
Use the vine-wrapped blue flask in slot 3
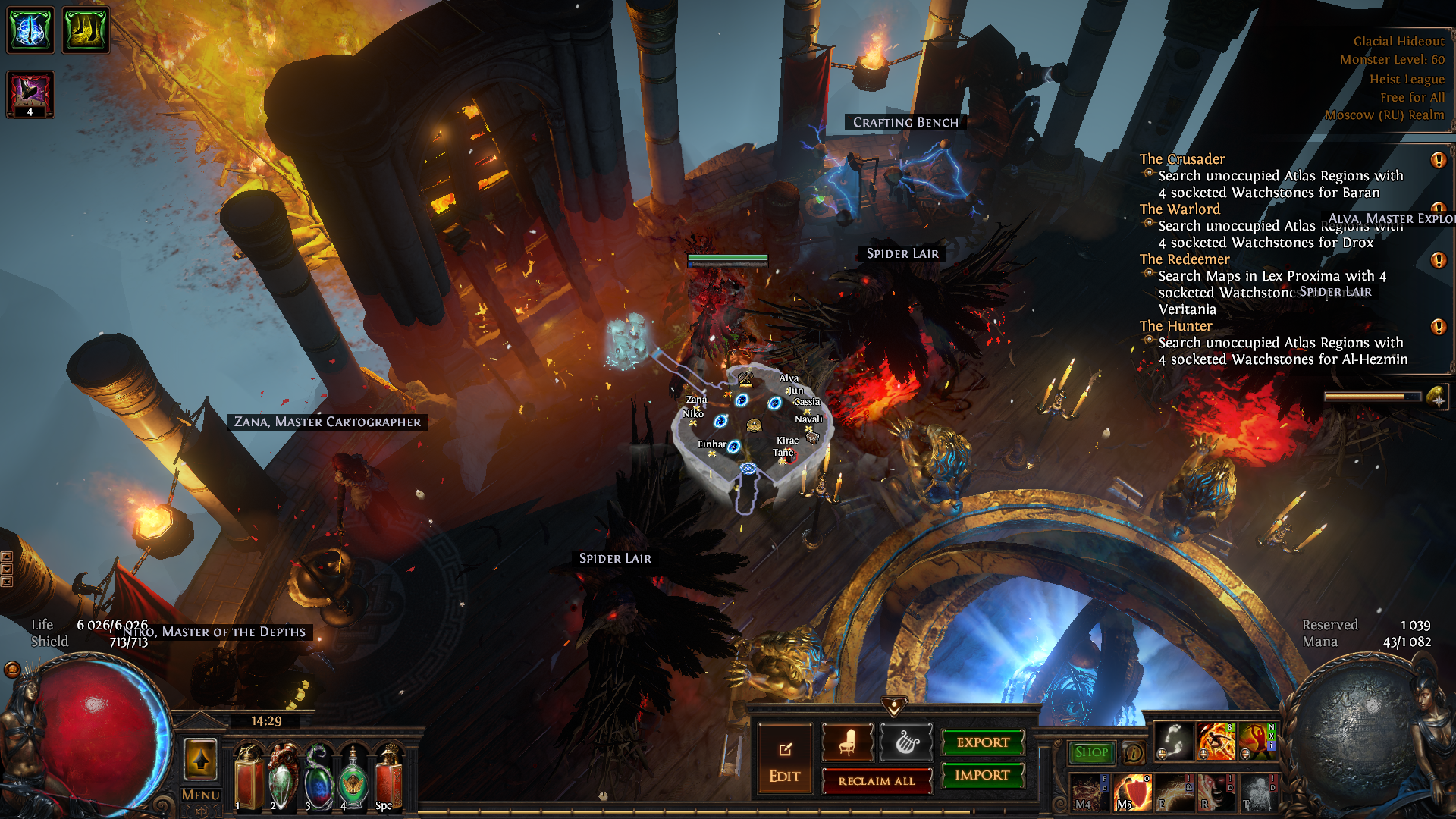318,777
